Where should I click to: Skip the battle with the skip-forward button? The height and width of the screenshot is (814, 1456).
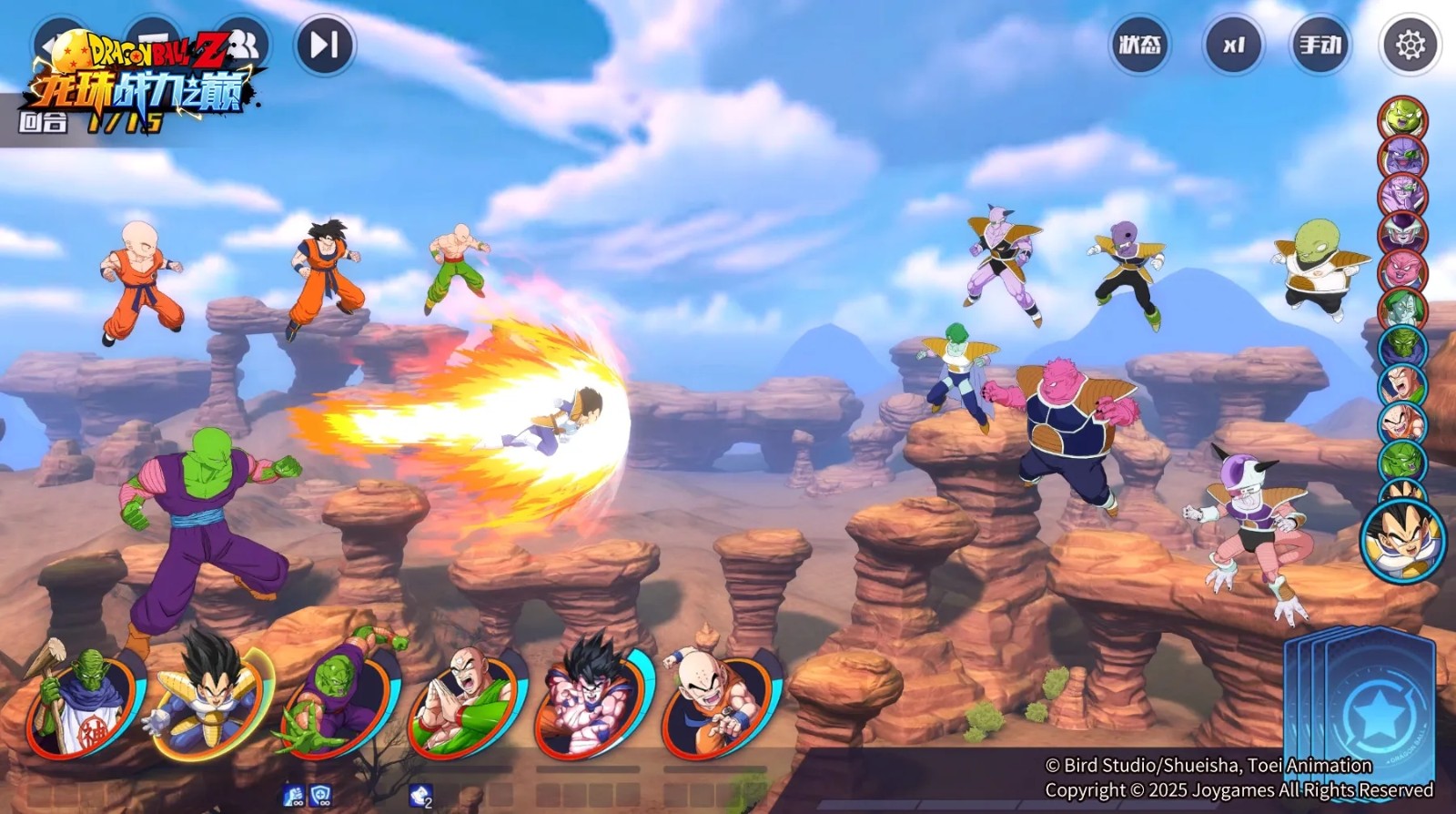325,45
